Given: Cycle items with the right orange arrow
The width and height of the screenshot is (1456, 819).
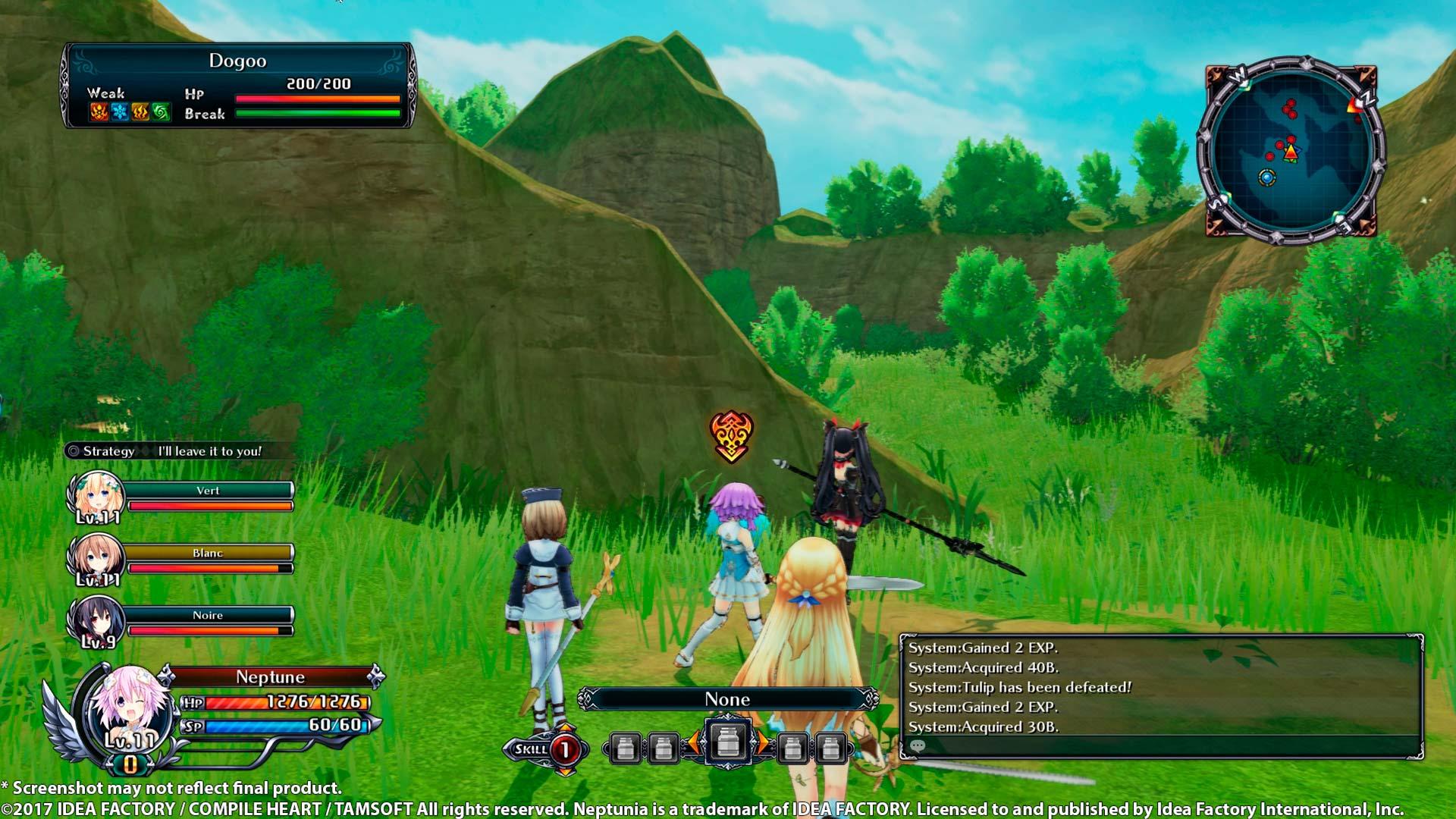Looking at the screenshot, I should (x=762, y=744).
